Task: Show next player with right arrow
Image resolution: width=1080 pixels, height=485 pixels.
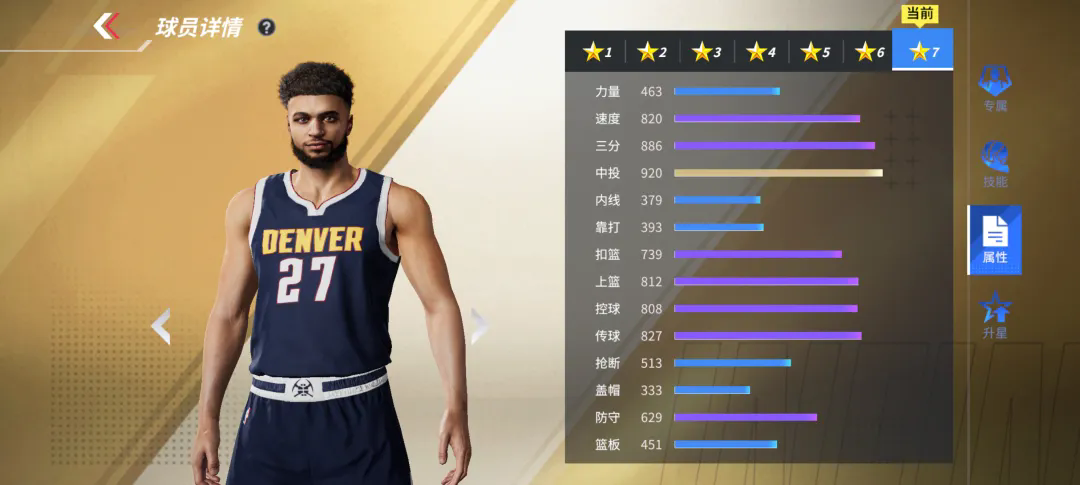Action: pos(478,326)
